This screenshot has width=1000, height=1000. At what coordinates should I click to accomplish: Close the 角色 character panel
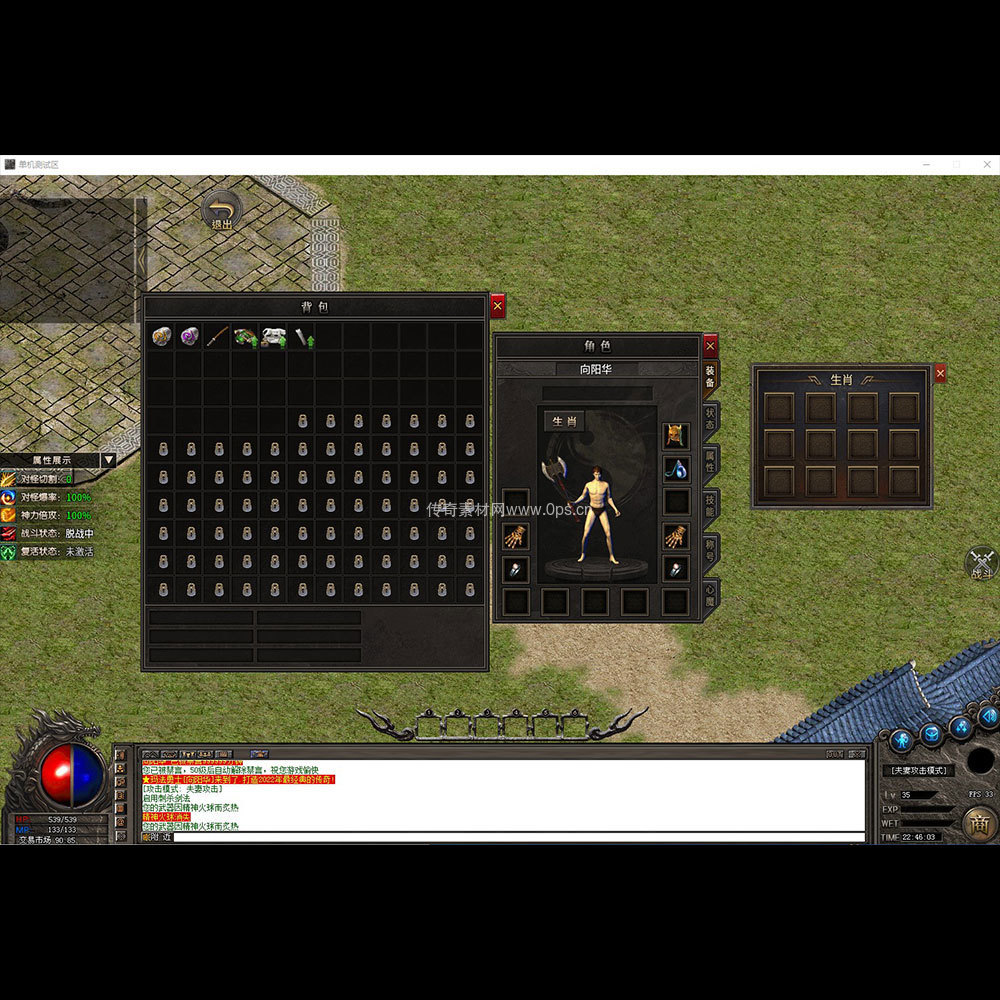coord(710,346)
